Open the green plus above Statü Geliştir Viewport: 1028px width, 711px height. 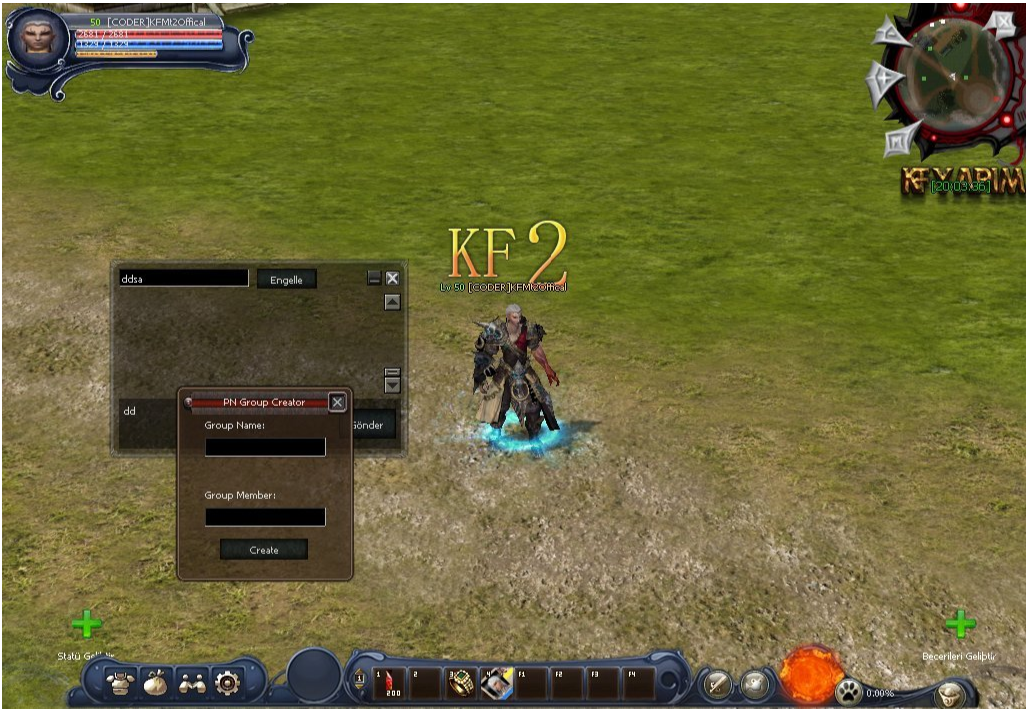pos(87,625)
